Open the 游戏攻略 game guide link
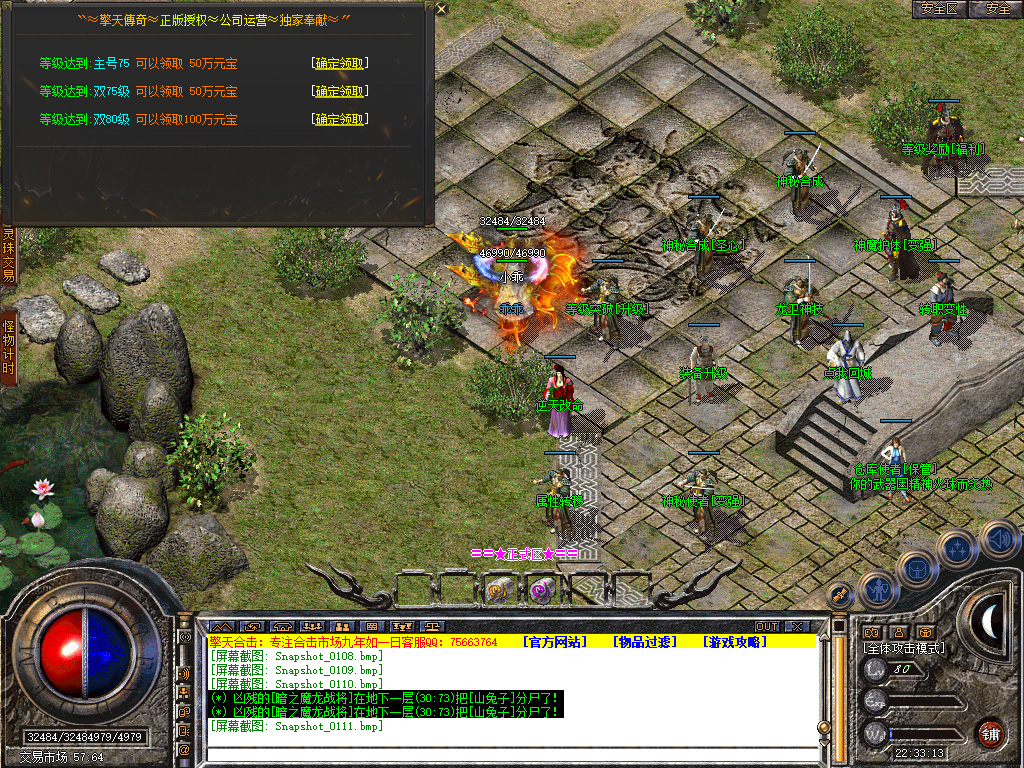Screen dimensions: 1024x768 [x=734, y=642]
